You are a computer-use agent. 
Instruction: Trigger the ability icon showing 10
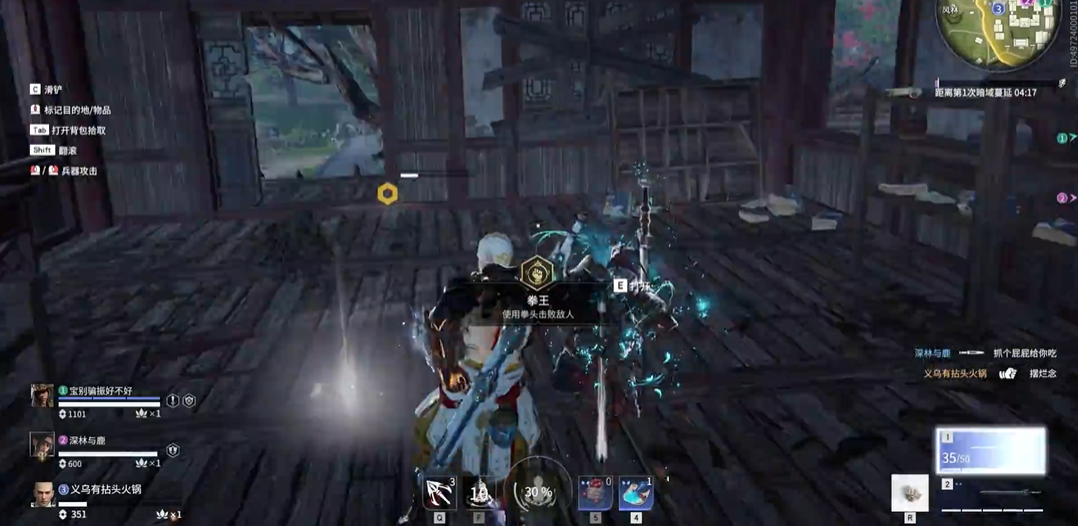tap(480, 492)
